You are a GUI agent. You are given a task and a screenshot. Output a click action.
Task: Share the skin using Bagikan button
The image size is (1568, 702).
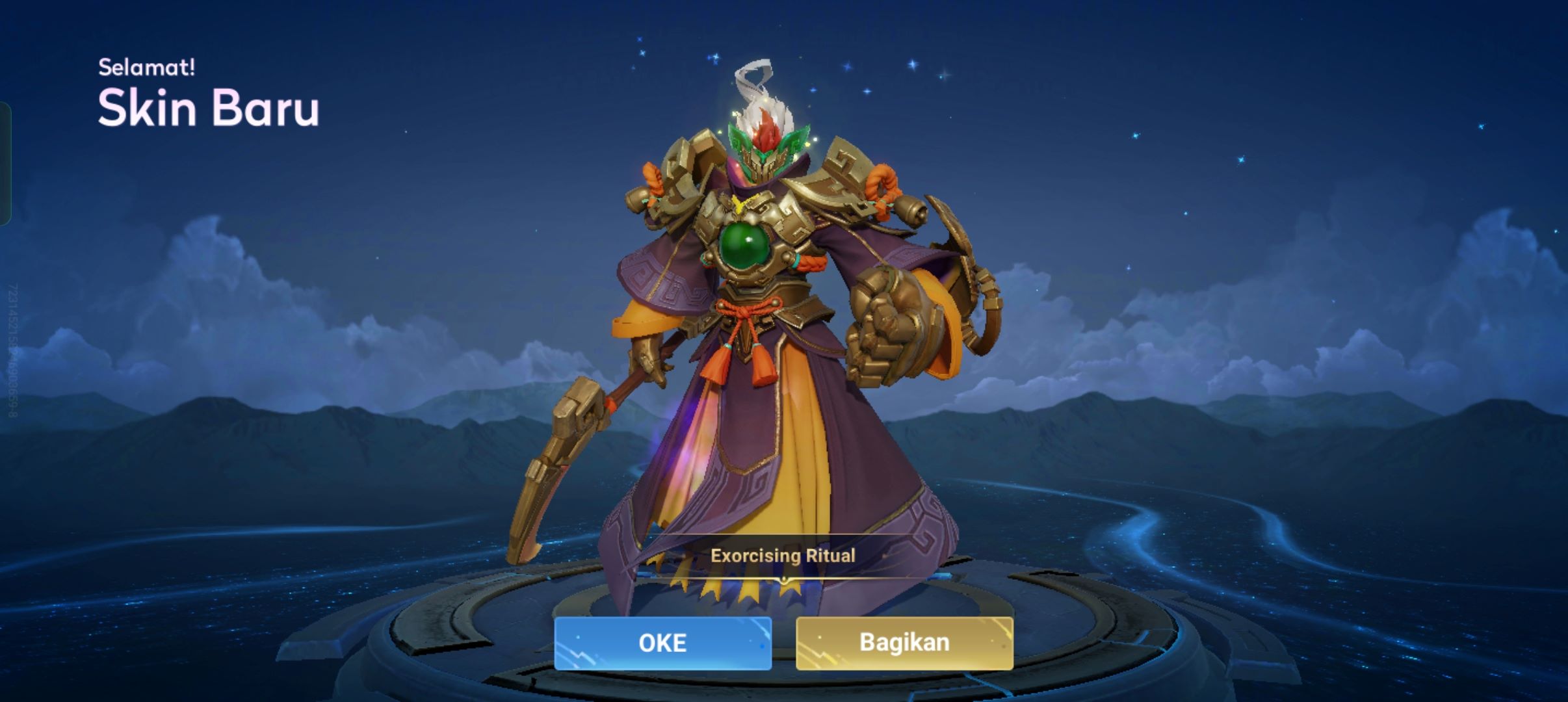click(904, 643)
